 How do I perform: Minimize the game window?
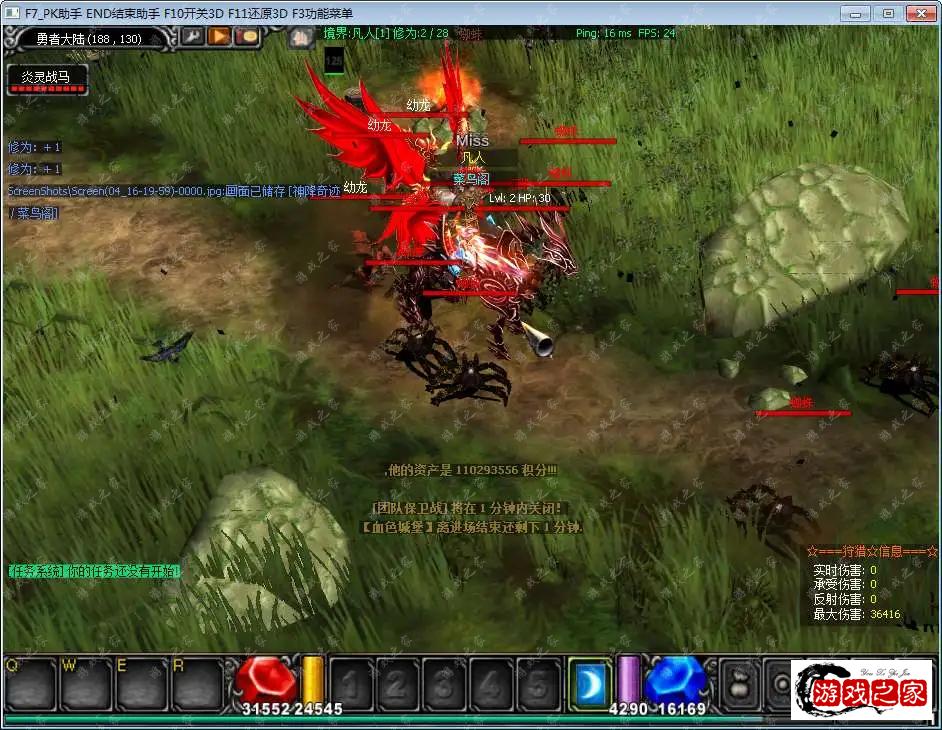pyautogui.click(x=856, y=13)
